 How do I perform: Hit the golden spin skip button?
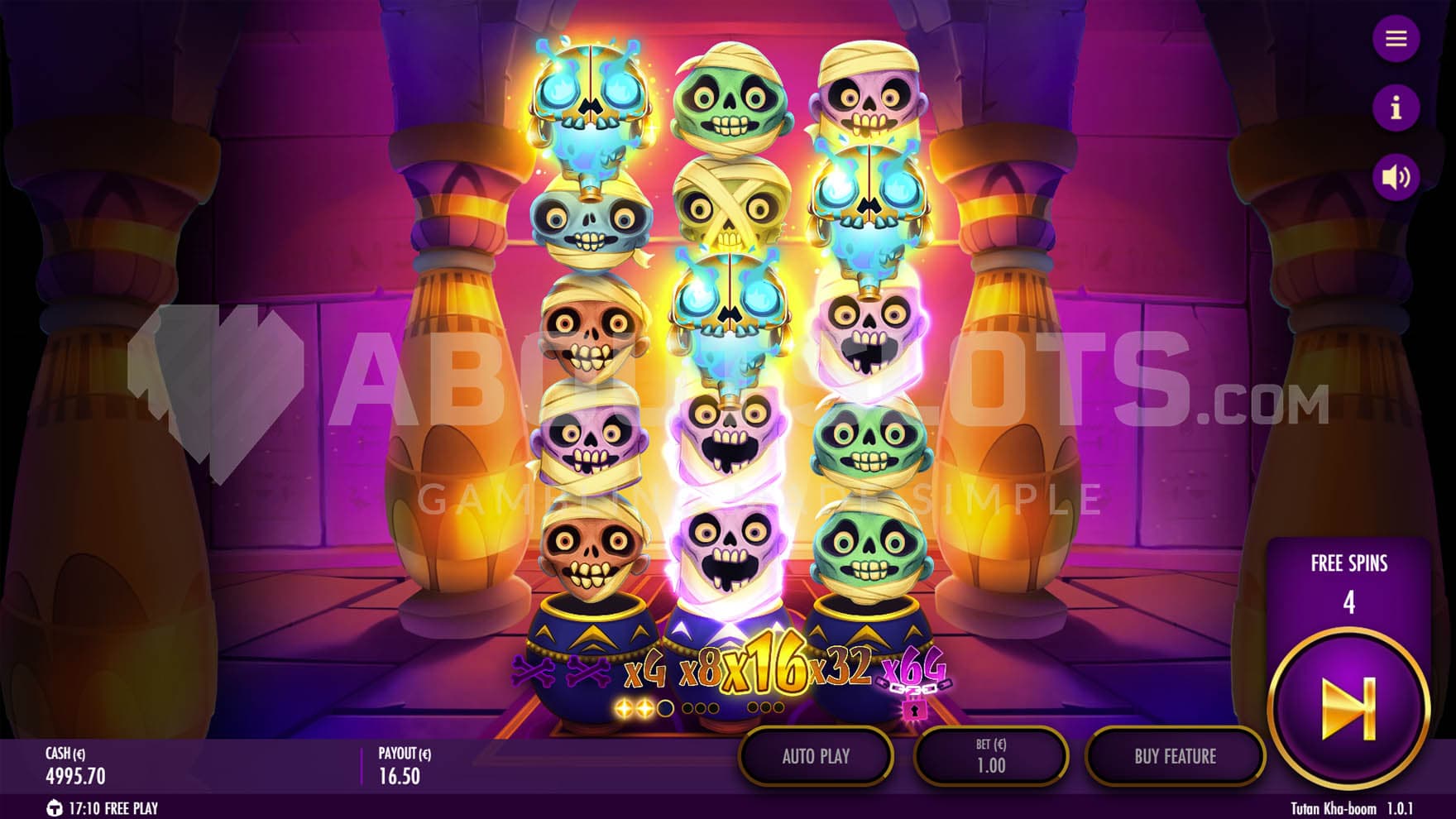[1348, 708]
